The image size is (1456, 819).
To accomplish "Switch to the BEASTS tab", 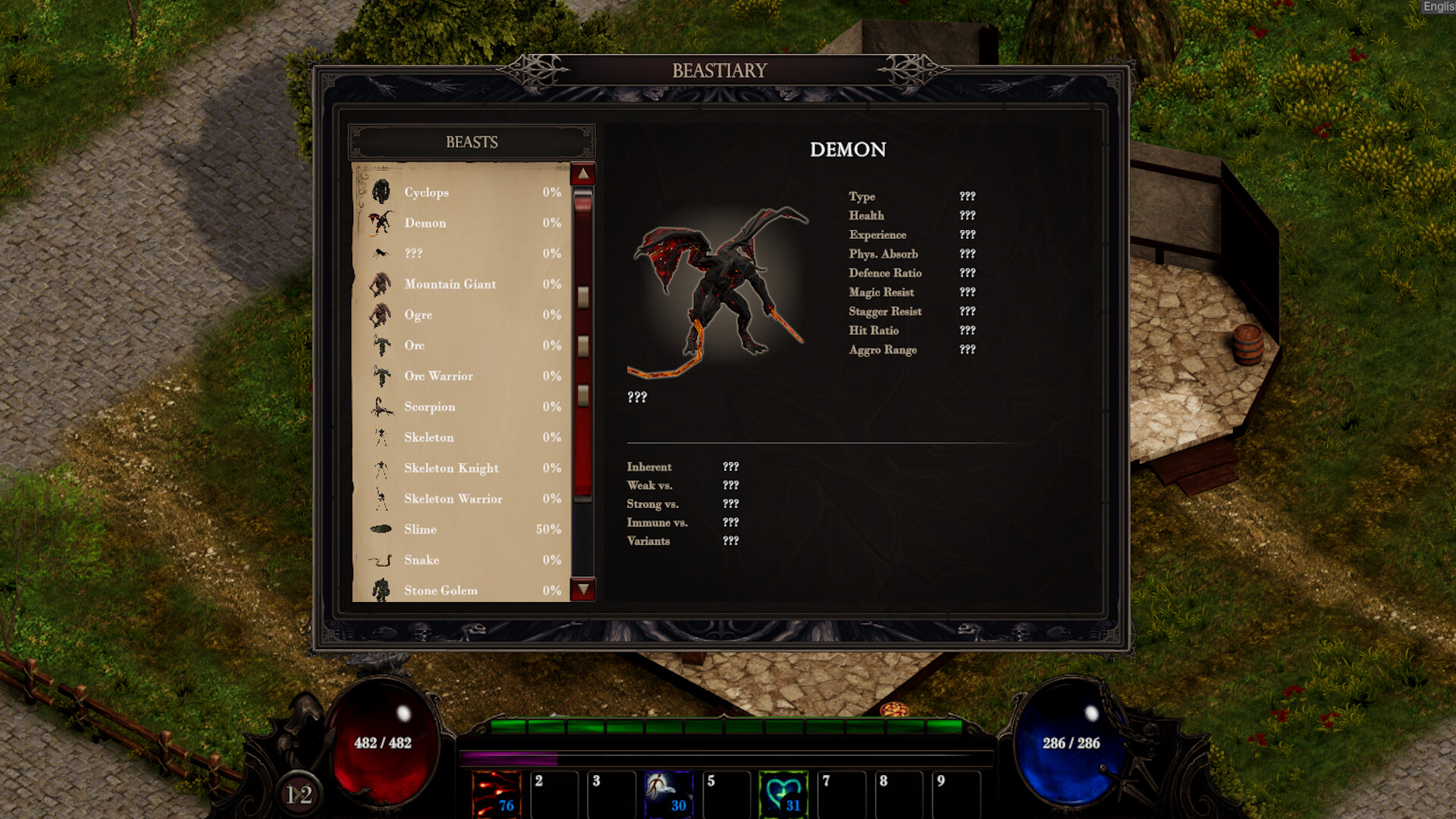I will click(471, 141).
